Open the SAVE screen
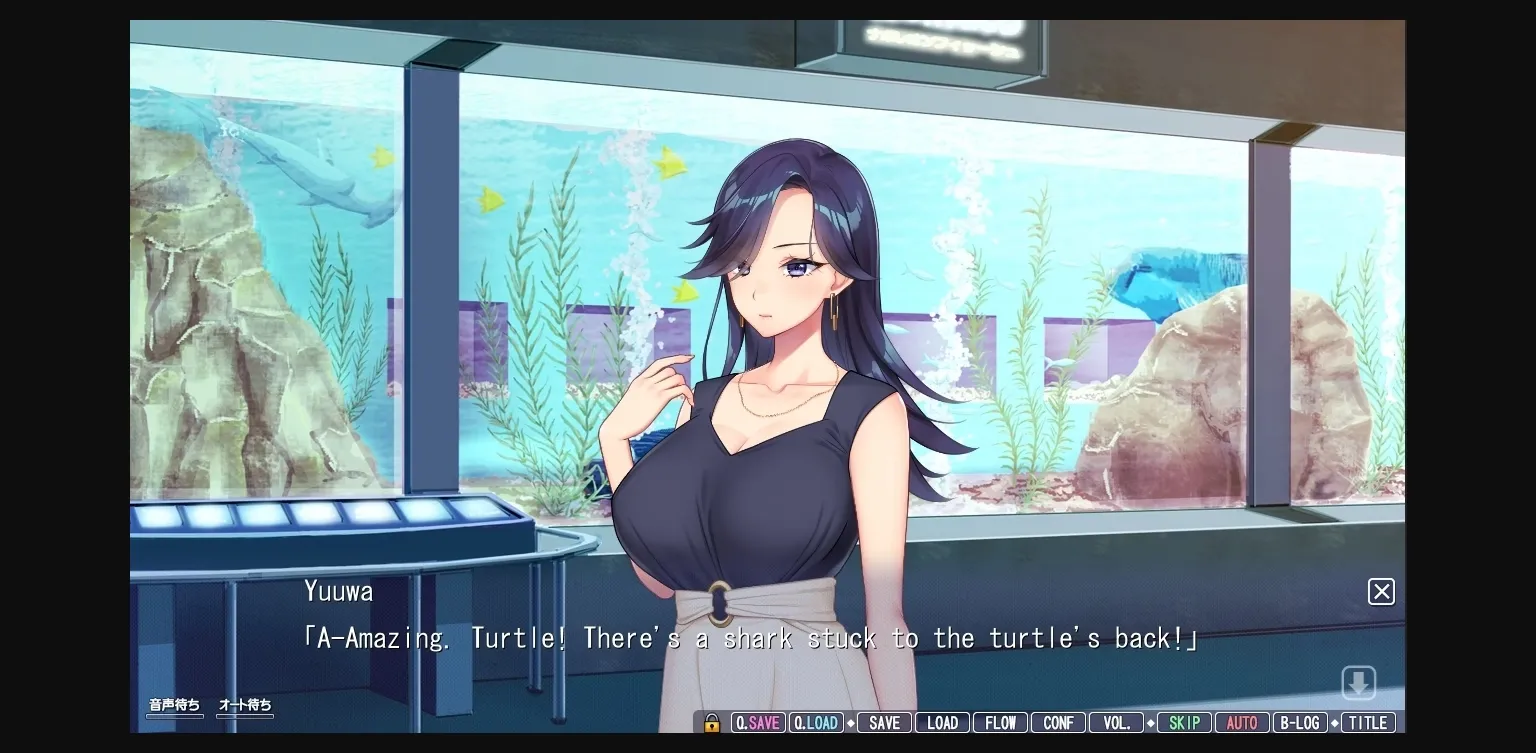 pos(884,722)
